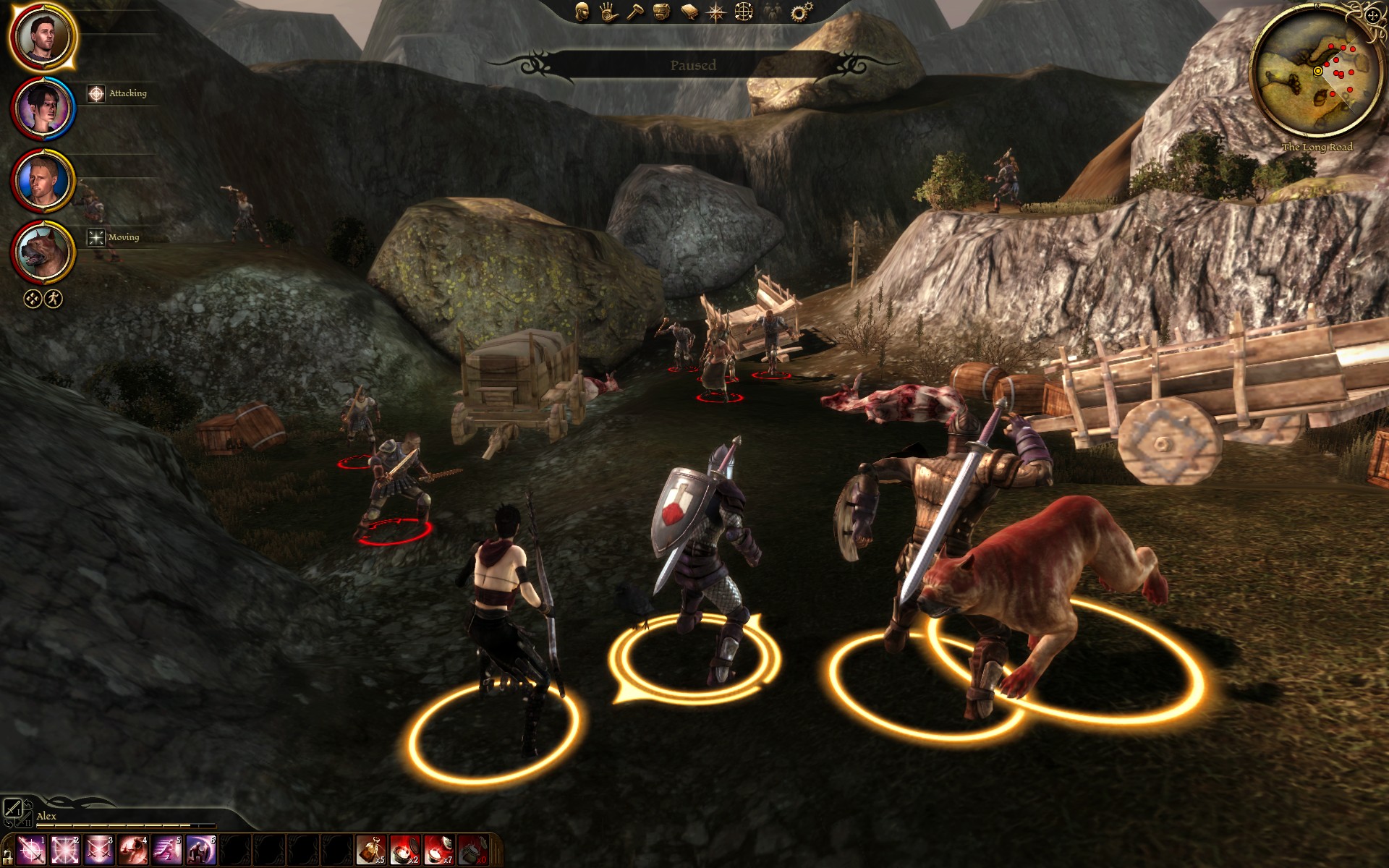This screenshot has width=1389, height=868.
Task: Open the world map compass star icon
Action: click(x=716, y=12)
